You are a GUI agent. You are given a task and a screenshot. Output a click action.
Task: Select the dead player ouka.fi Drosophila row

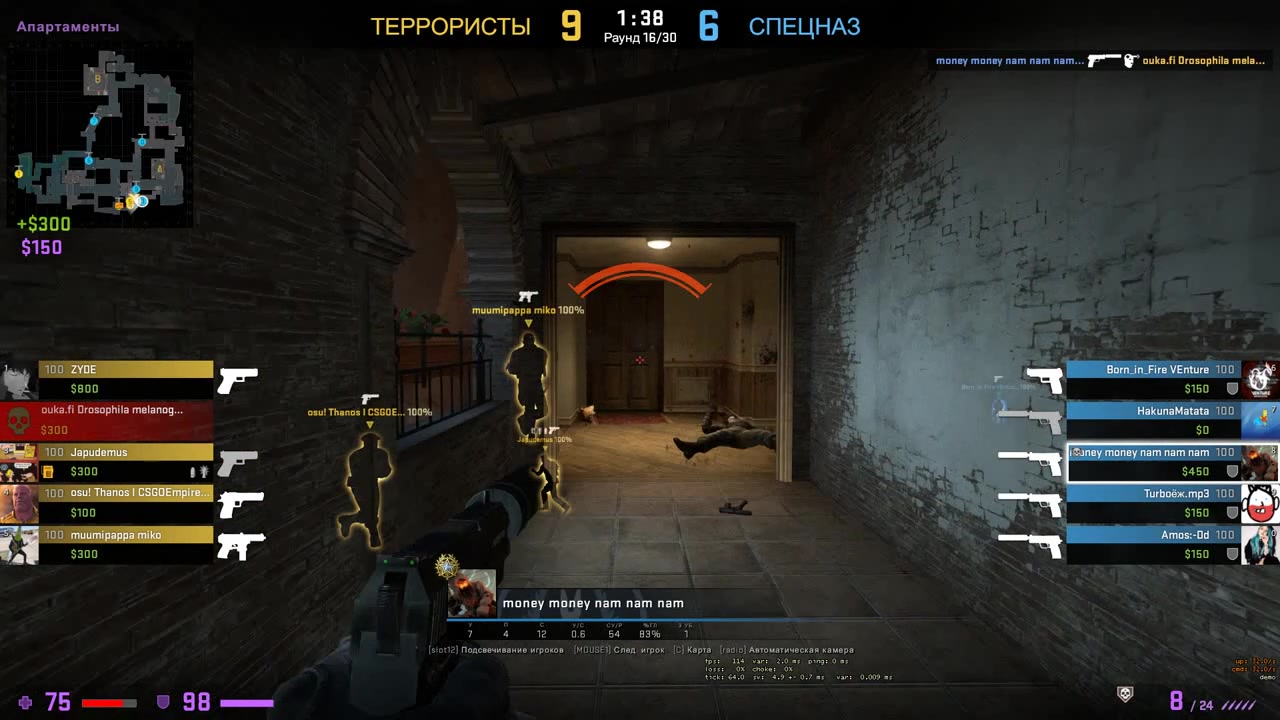110,420
